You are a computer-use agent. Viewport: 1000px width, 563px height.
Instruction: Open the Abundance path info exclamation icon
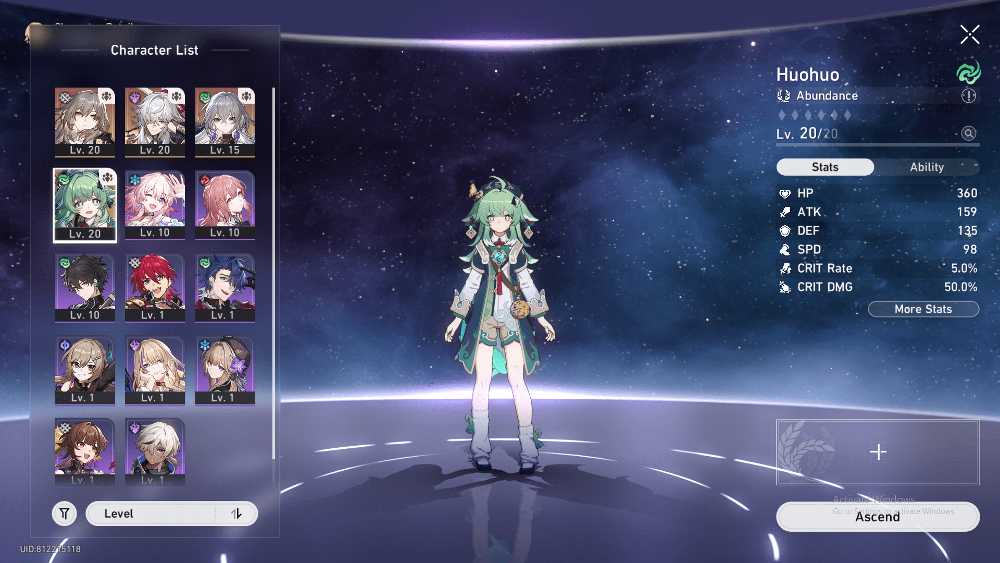click(x=968, y=96)
